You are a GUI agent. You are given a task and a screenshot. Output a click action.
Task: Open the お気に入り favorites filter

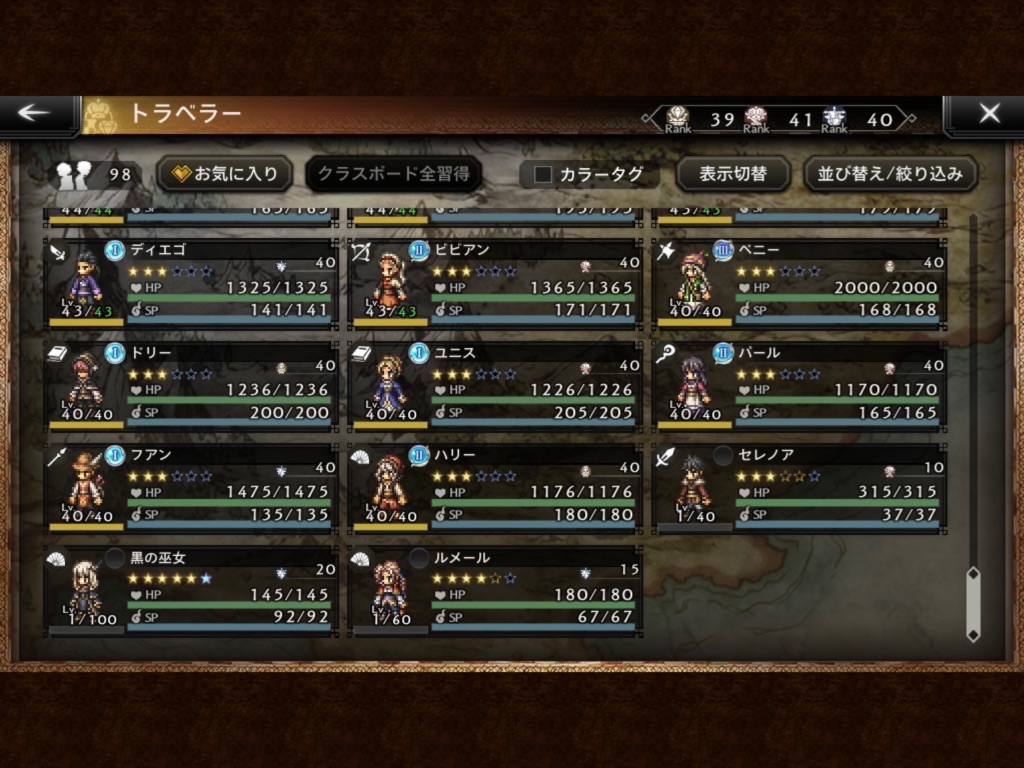(x=225, y=174)
